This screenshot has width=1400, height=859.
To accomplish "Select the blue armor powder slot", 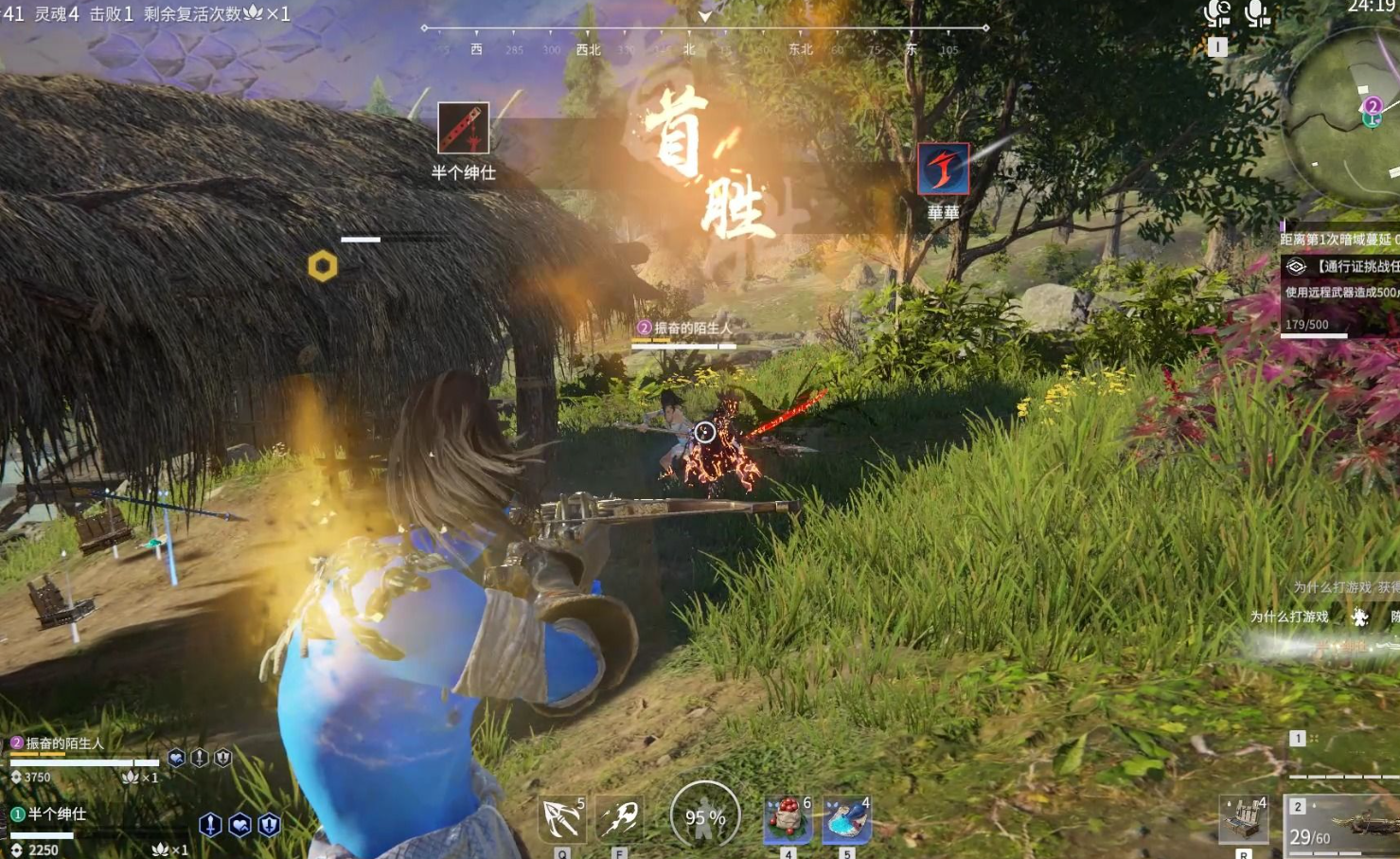I will [x=846, y=818].
